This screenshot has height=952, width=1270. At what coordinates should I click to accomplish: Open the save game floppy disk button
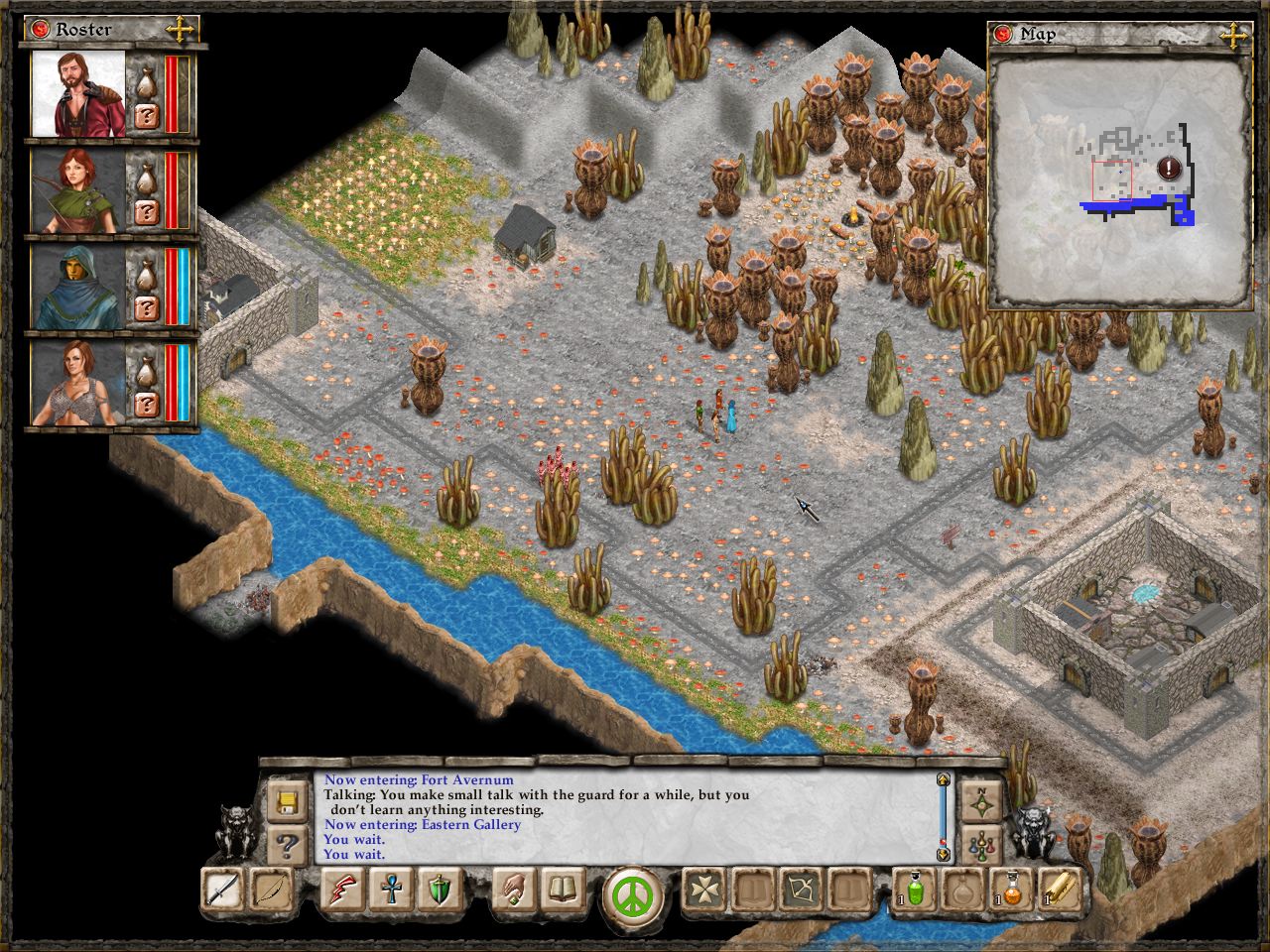(x=289, y=800)
